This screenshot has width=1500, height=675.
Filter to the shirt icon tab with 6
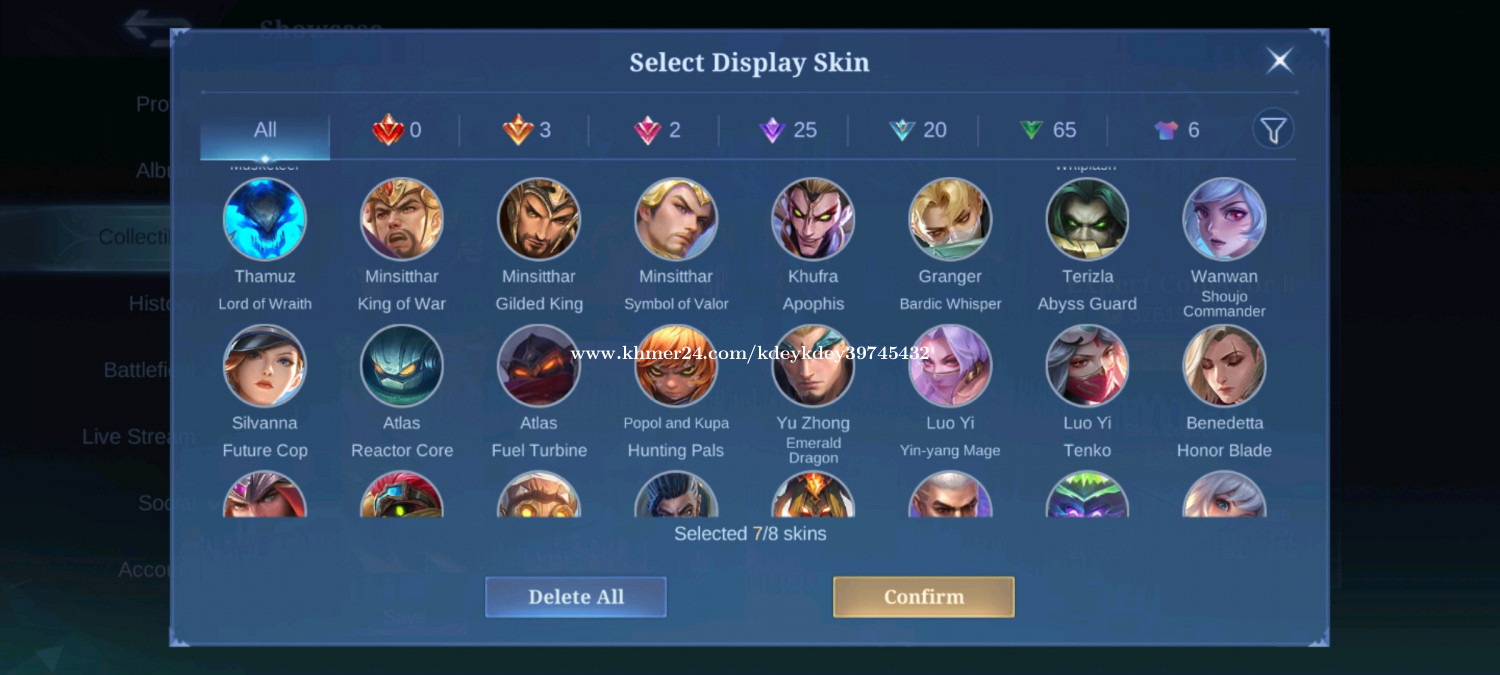(1176, 130)
